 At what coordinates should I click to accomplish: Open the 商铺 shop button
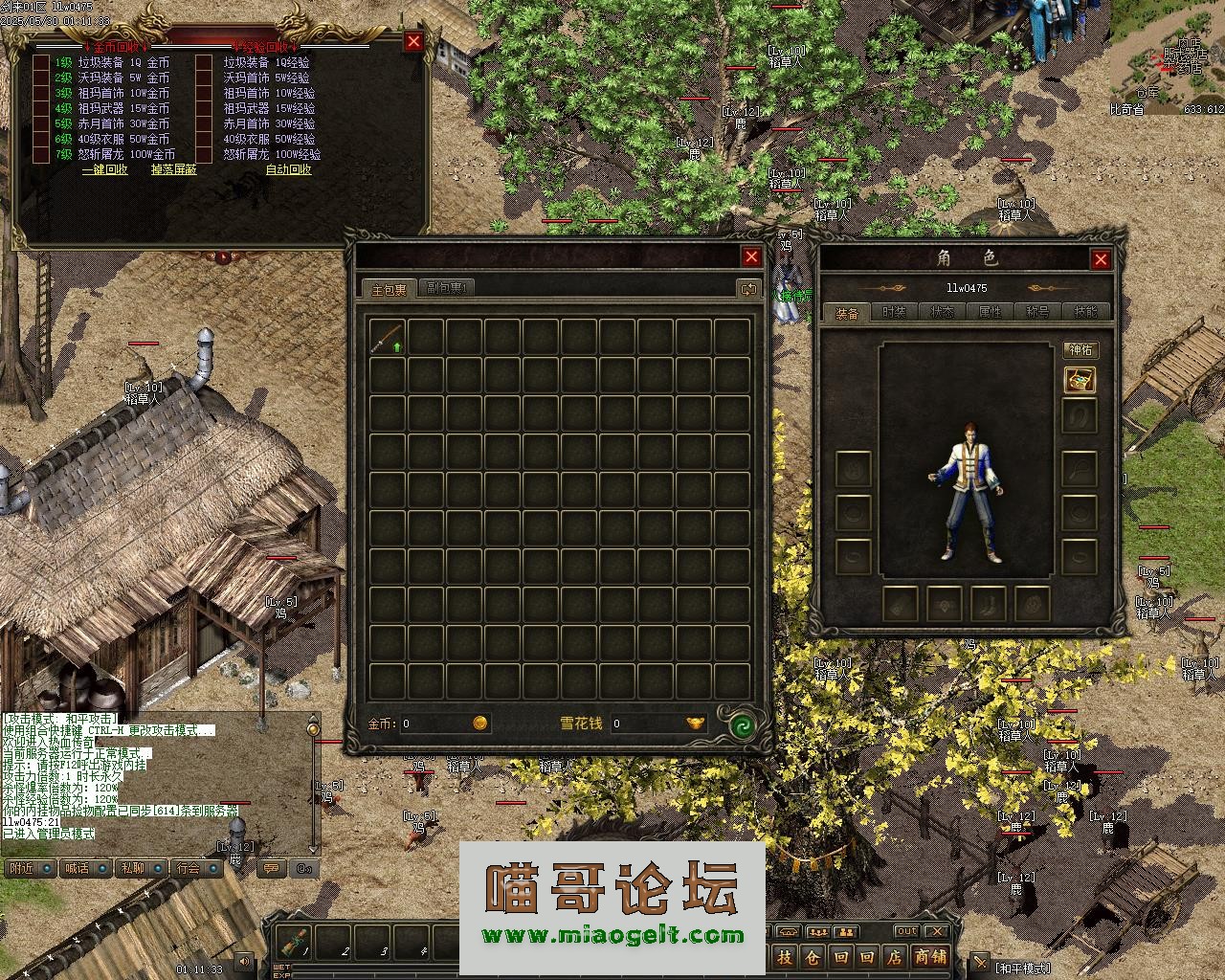[930, 956]
